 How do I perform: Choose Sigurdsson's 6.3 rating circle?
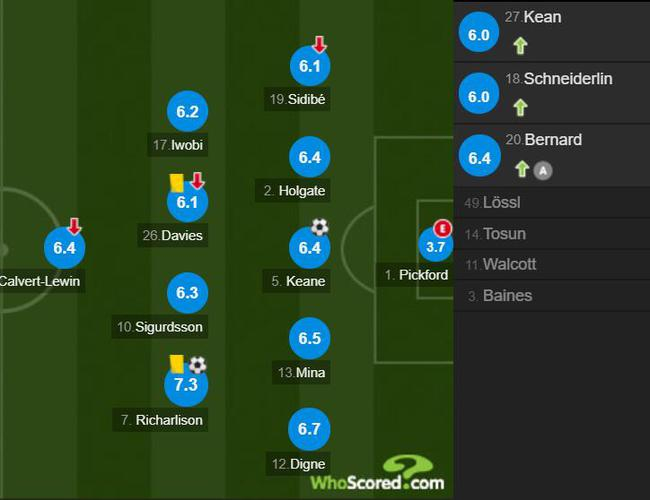pos(187,293)
